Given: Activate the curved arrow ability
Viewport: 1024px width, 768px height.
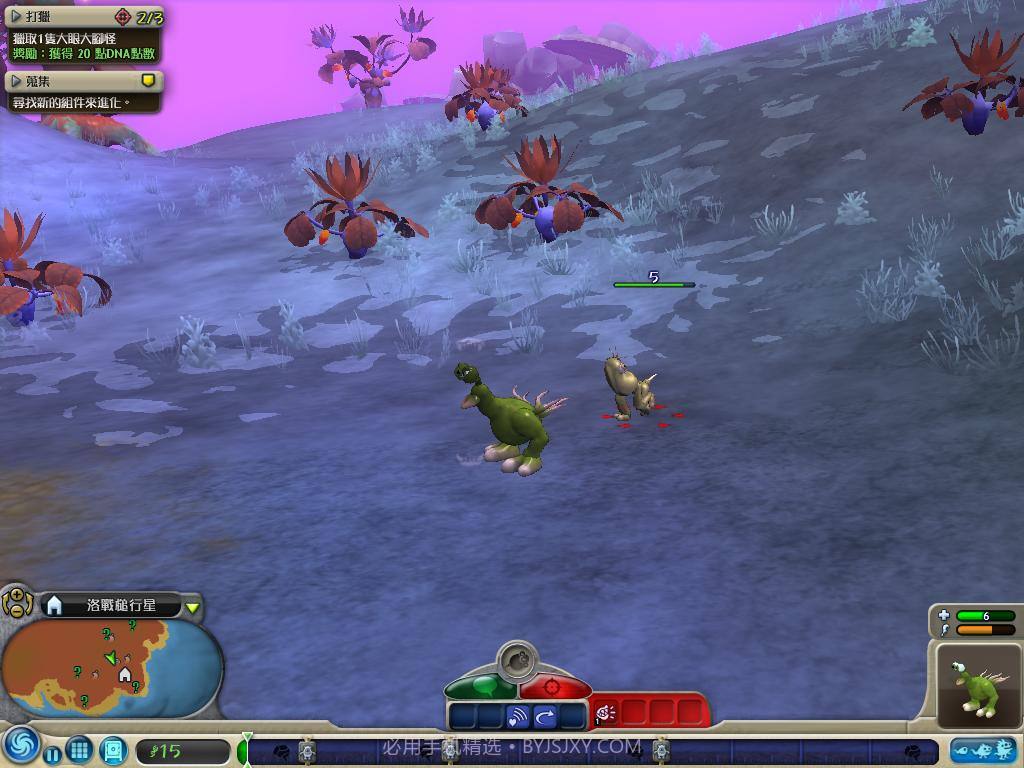Looking at the screenshot, I should [x=546, y=716].
